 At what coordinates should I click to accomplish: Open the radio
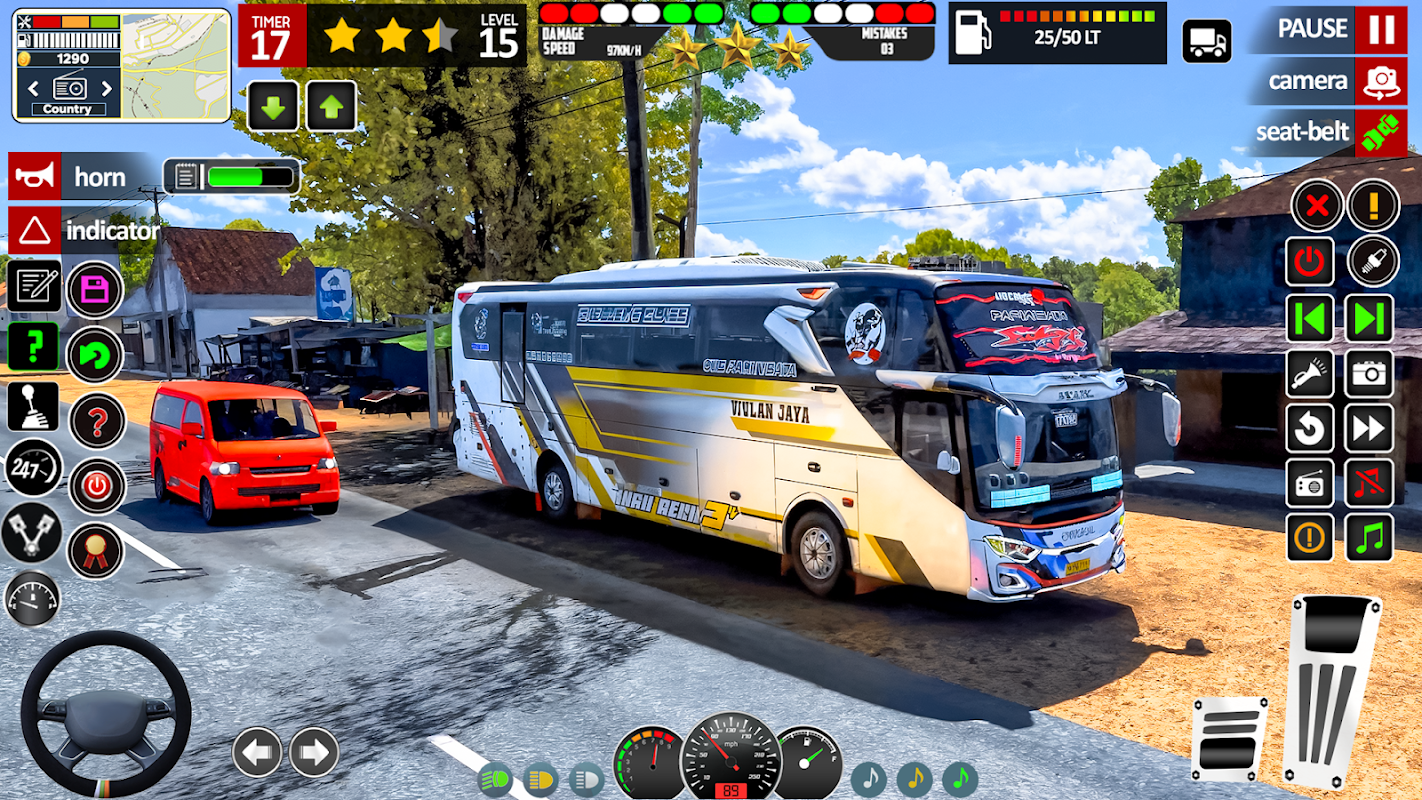1309,484
